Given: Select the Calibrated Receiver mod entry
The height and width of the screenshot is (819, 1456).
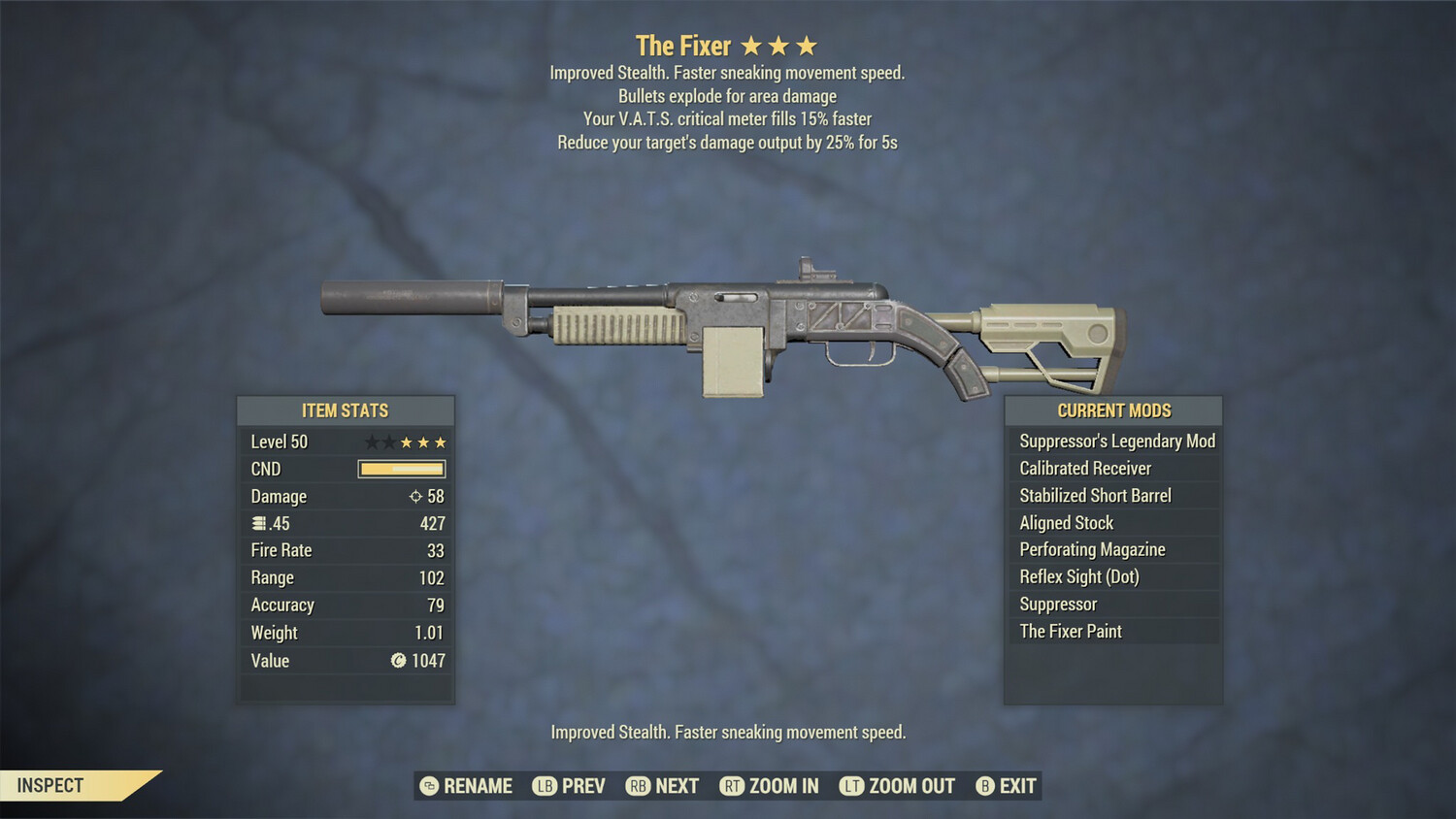Looking at the screenshot, I should [x=1083, y=468].
